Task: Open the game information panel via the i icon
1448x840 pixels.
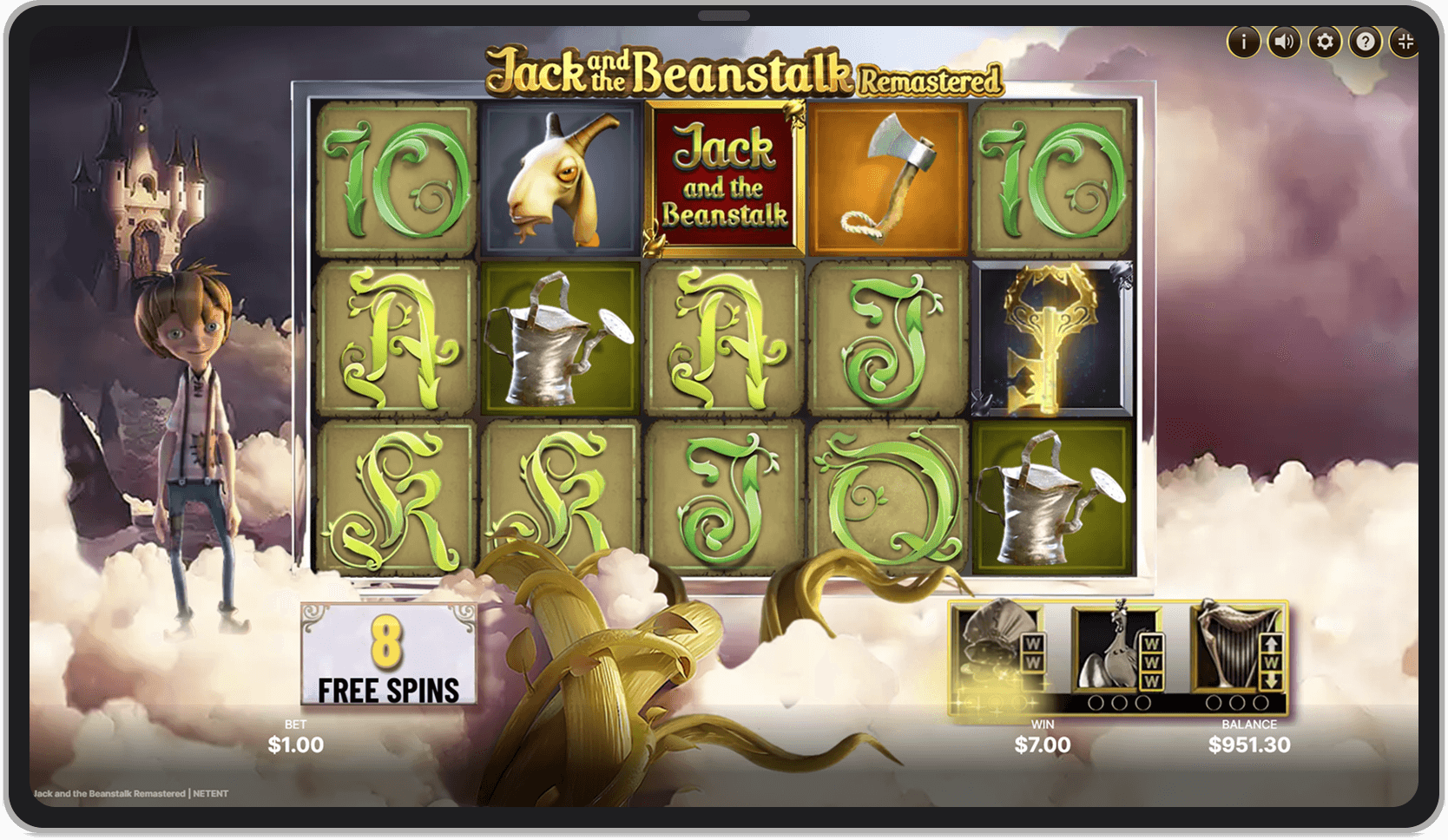Action: [x=1243, y=40]
